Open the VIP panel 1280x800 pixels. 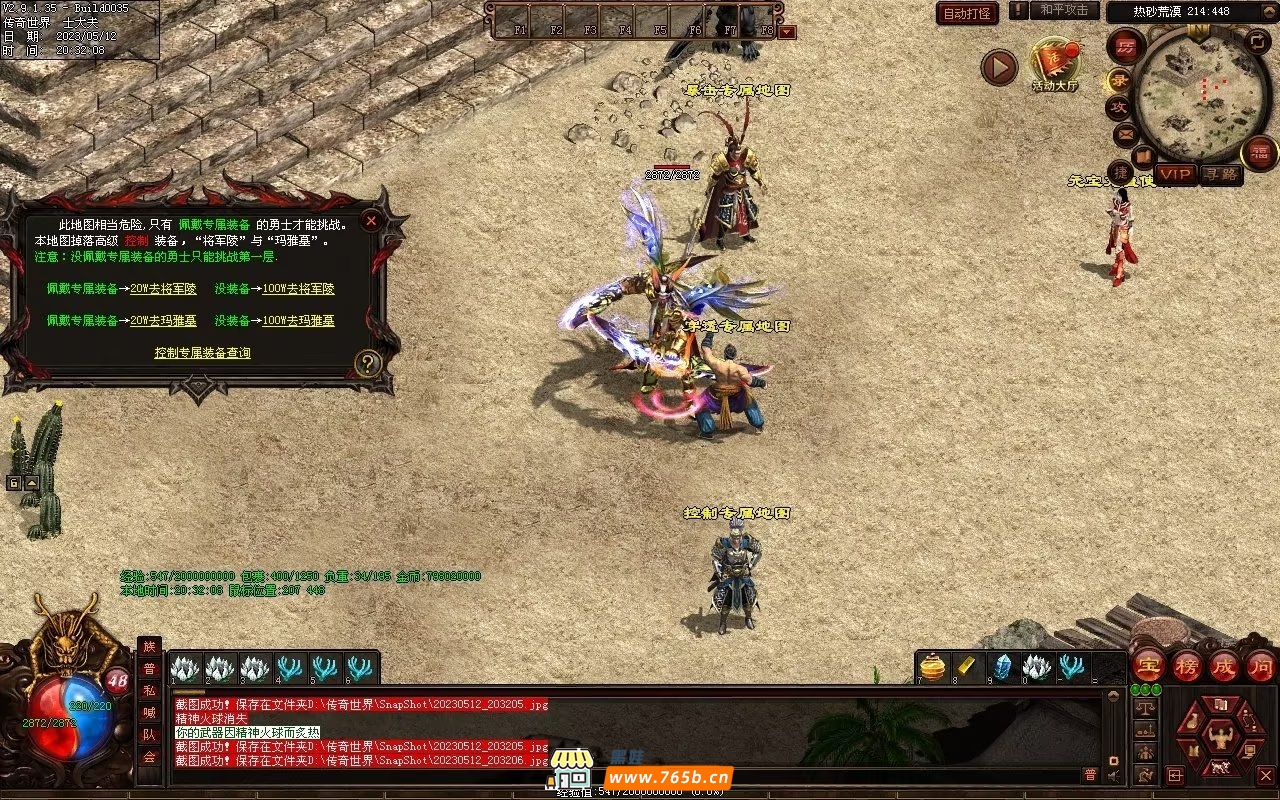click(x=1176, y=174)
